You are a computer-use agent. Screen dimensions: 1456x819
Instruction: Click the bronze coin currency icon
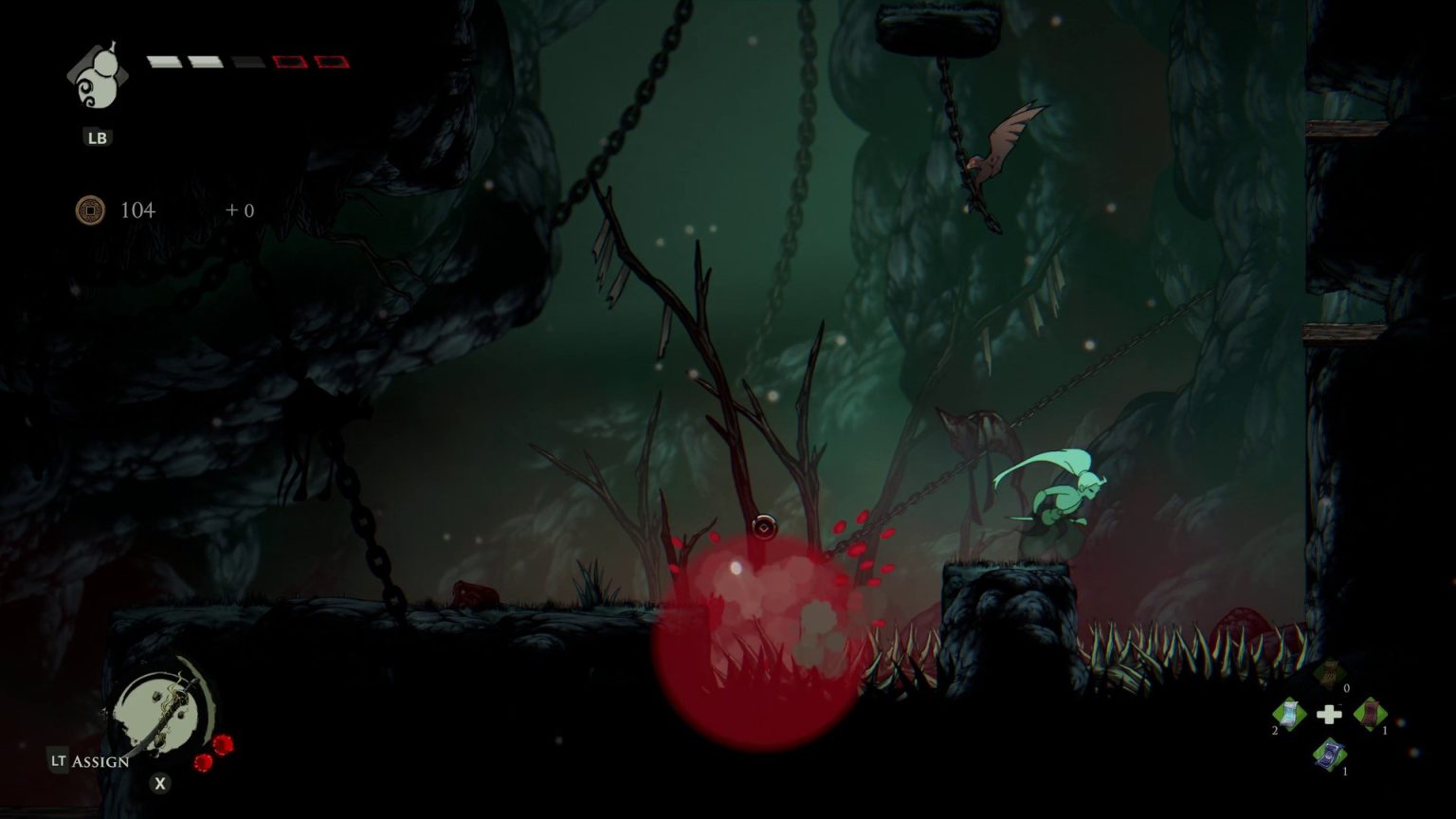[90, 209]
